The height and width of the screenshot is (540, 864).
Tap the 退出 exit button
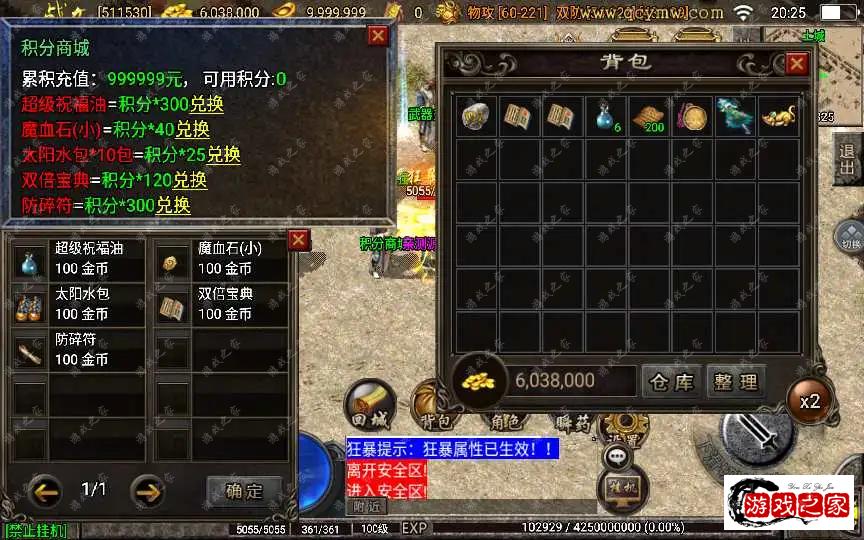click(x=848, y=158)
